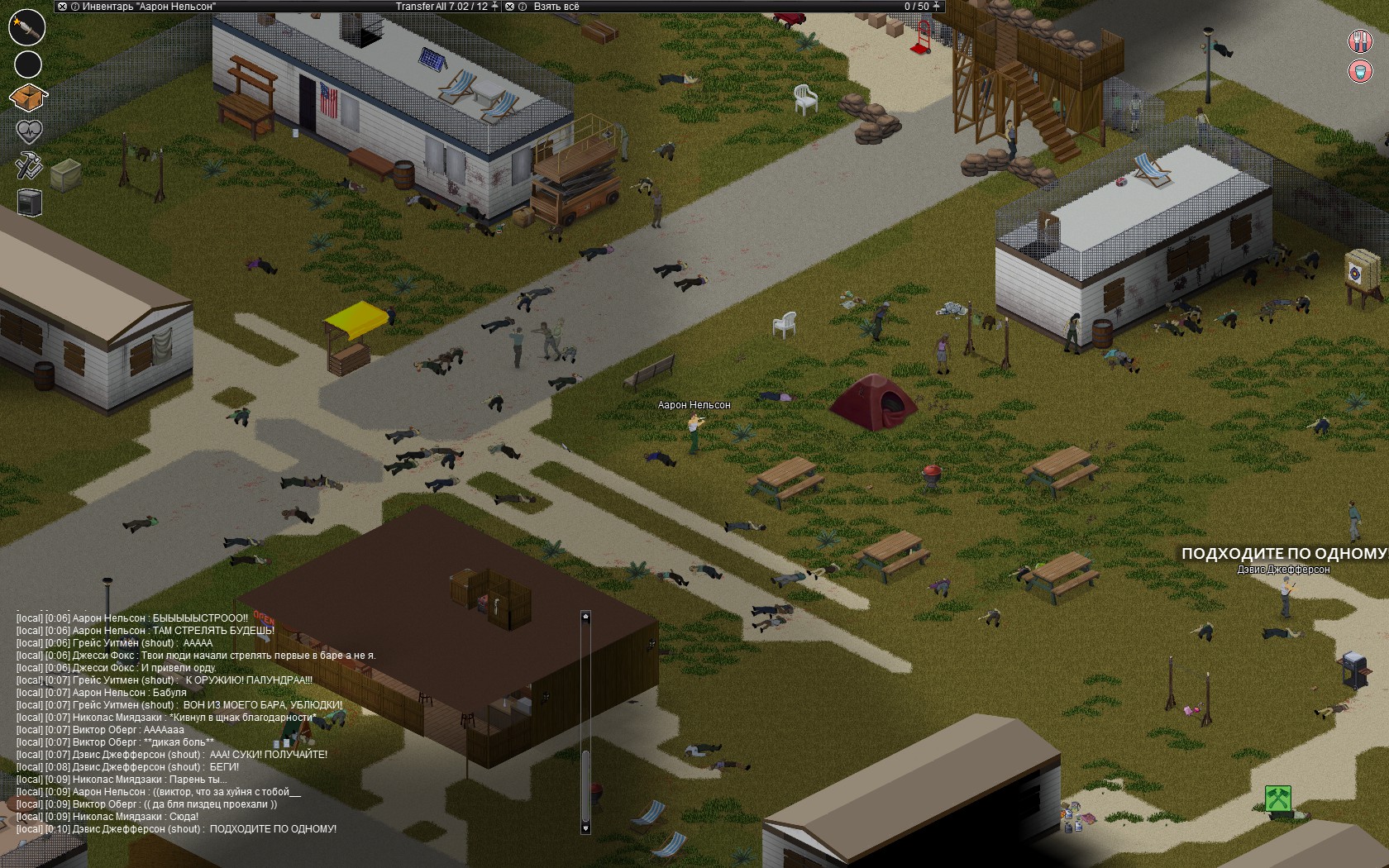Click the empty secondary weapon slot circle

27,64
